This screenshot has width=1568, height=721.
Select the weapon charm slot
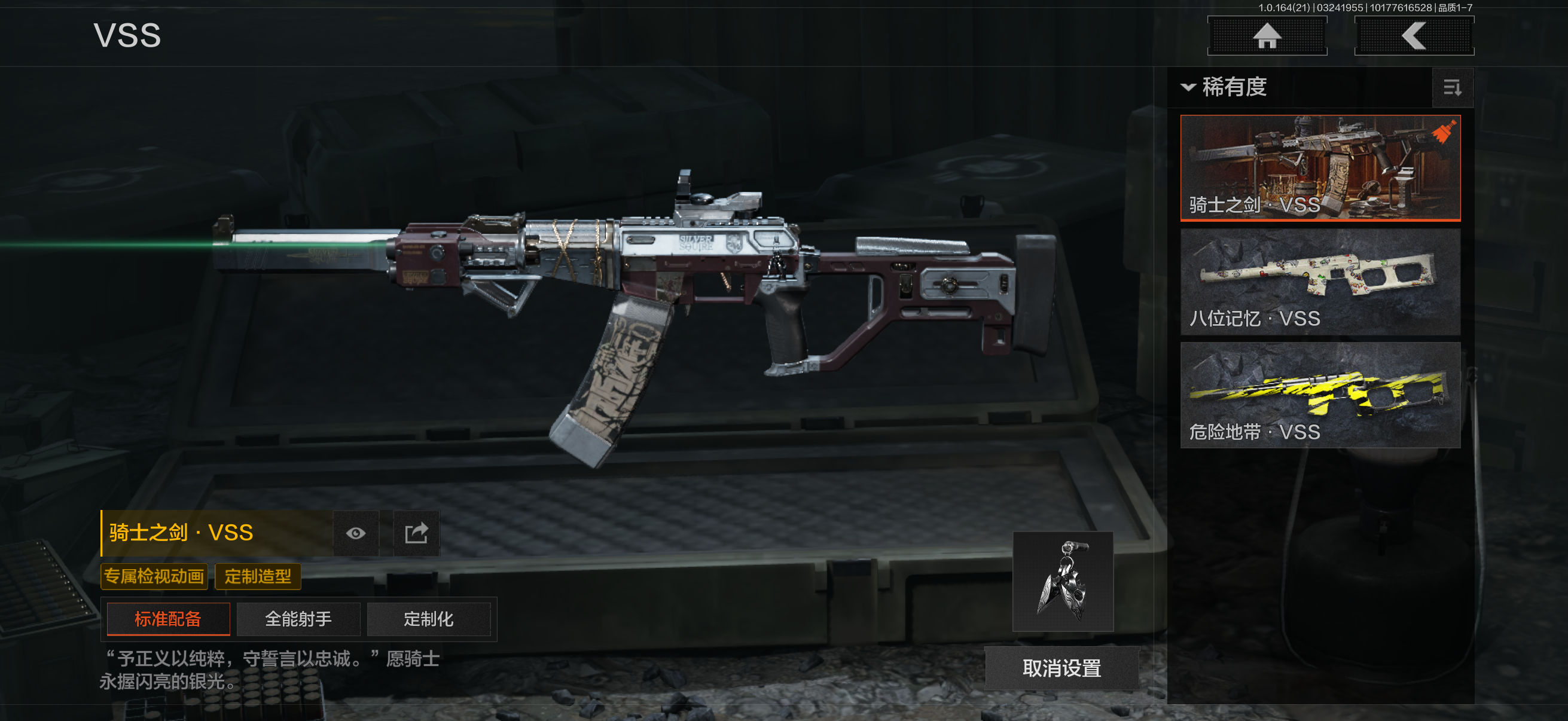coord(1062,581)
